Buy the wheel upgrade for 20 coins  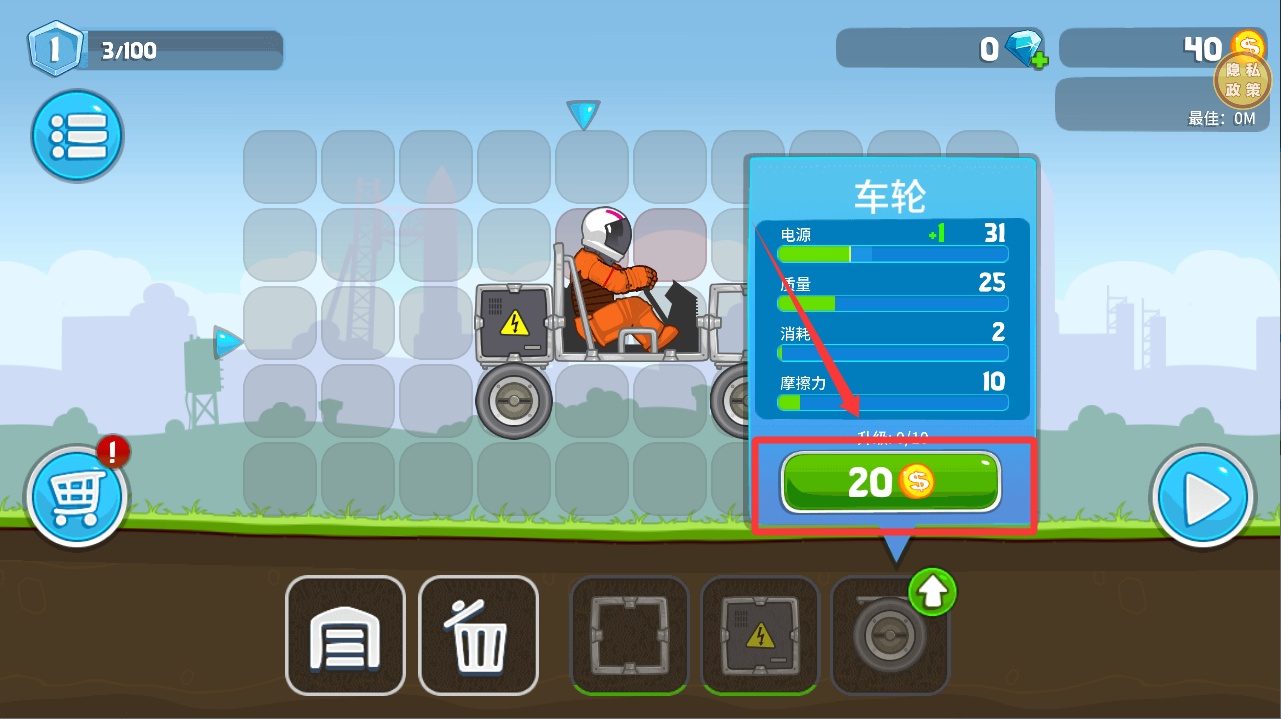pos(890,482)
